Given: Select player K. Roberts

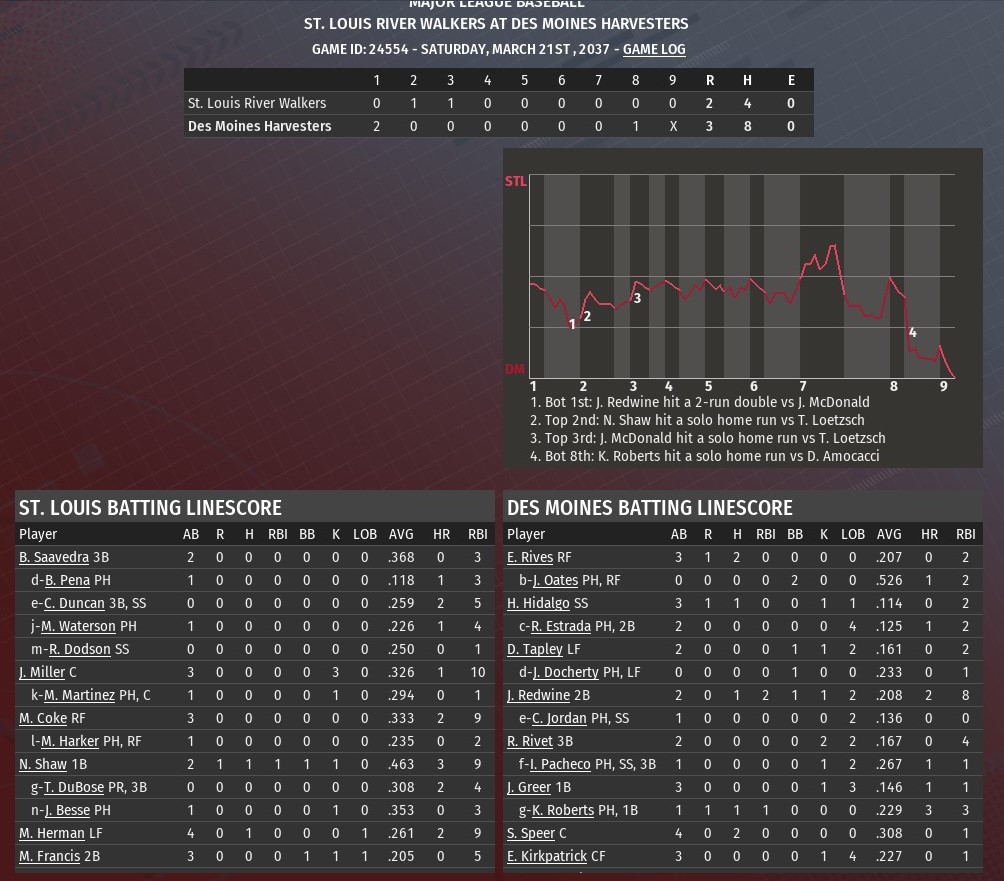Looking at the screenshot, I should pyautogui.click(x=562, y=810).
